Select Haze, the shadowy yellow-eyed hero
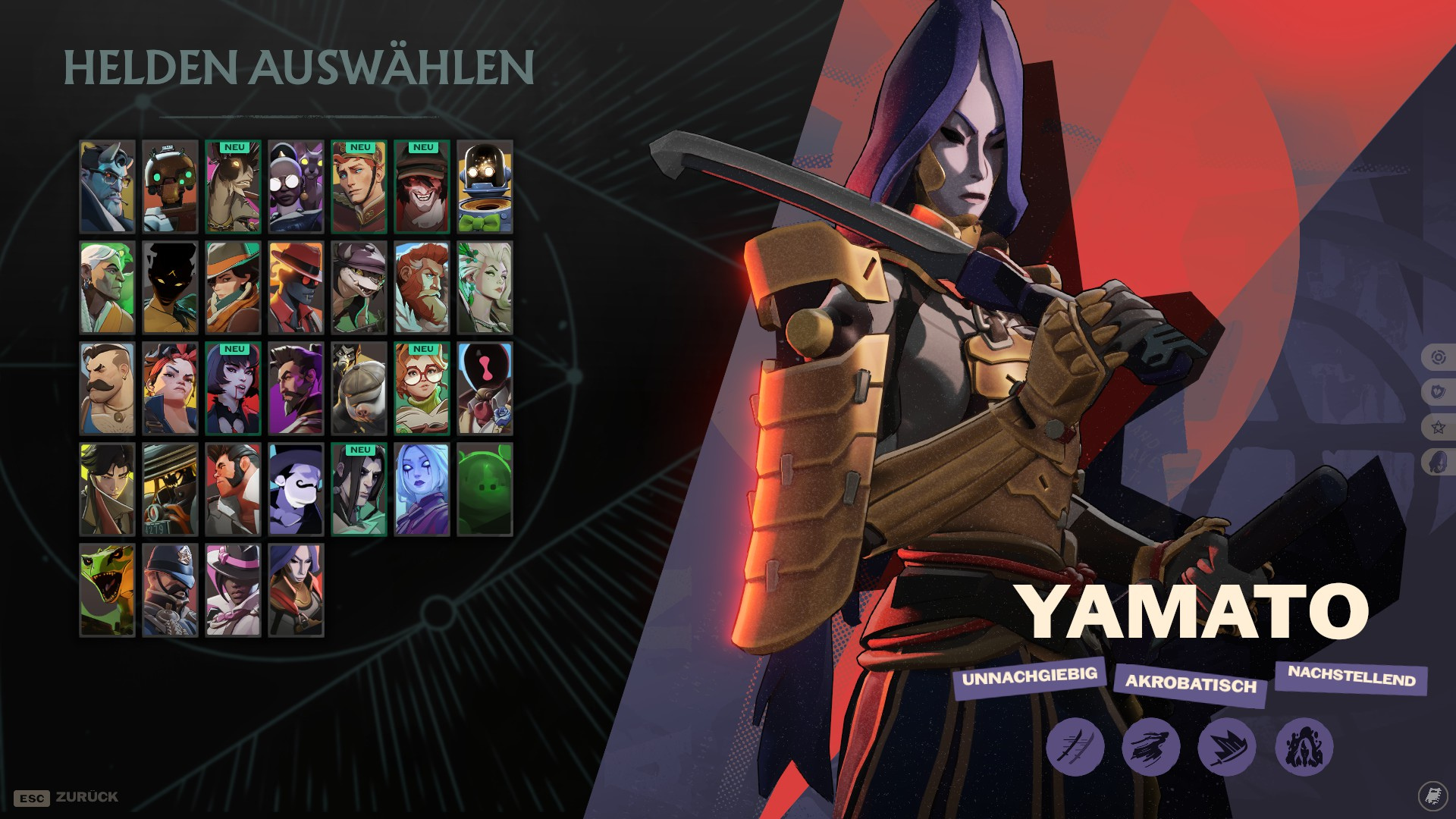Viewport: 1456px width, 819px height. [170, 288]
